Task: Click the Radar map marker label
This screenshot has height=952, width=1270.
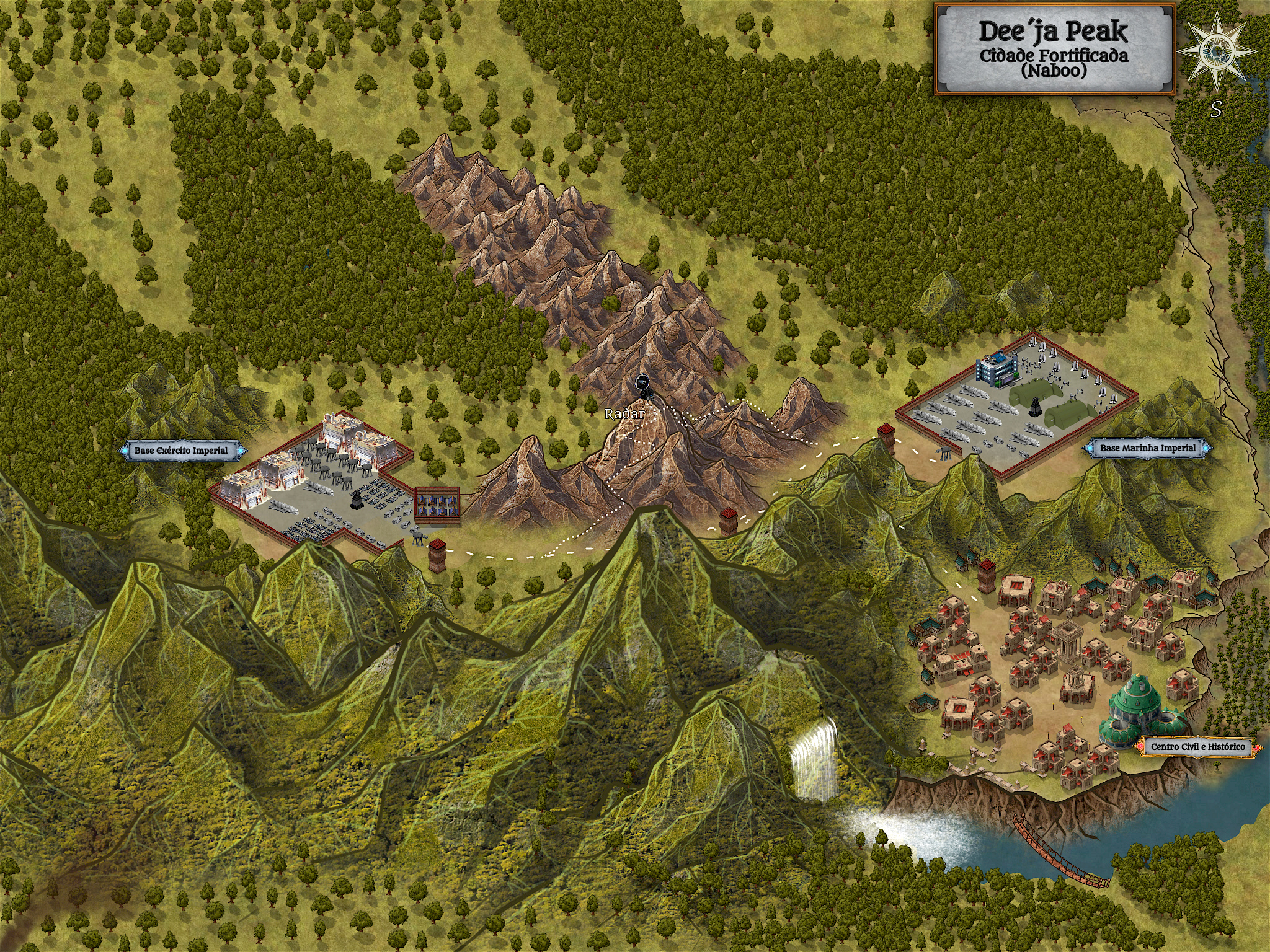Action: (x=624, y=413)
